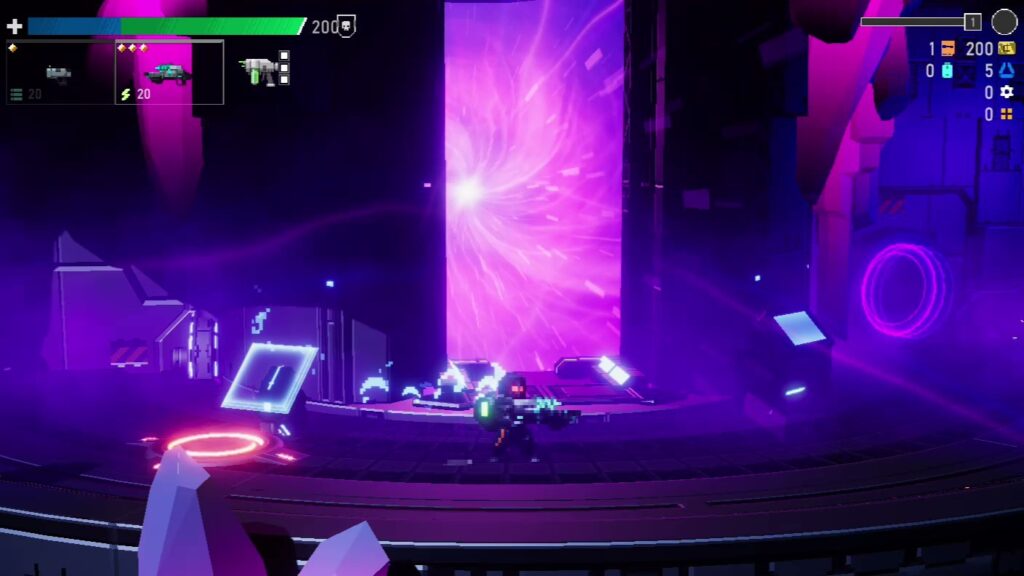This screenshot has height=576, width=1024.
Task: Click the green canister gun gadget icon
Action: tap(258, 68)
